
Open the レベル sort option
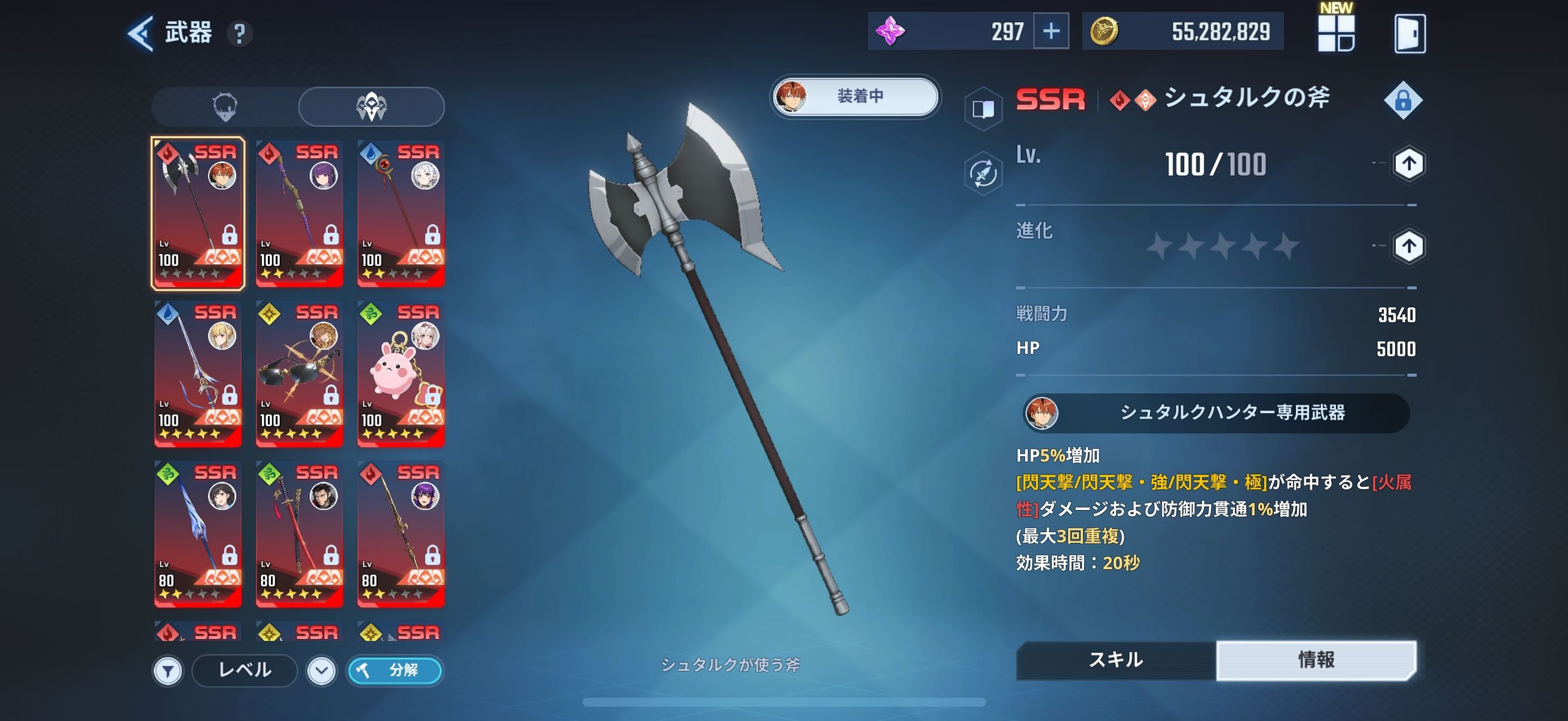tap(245, 671)
